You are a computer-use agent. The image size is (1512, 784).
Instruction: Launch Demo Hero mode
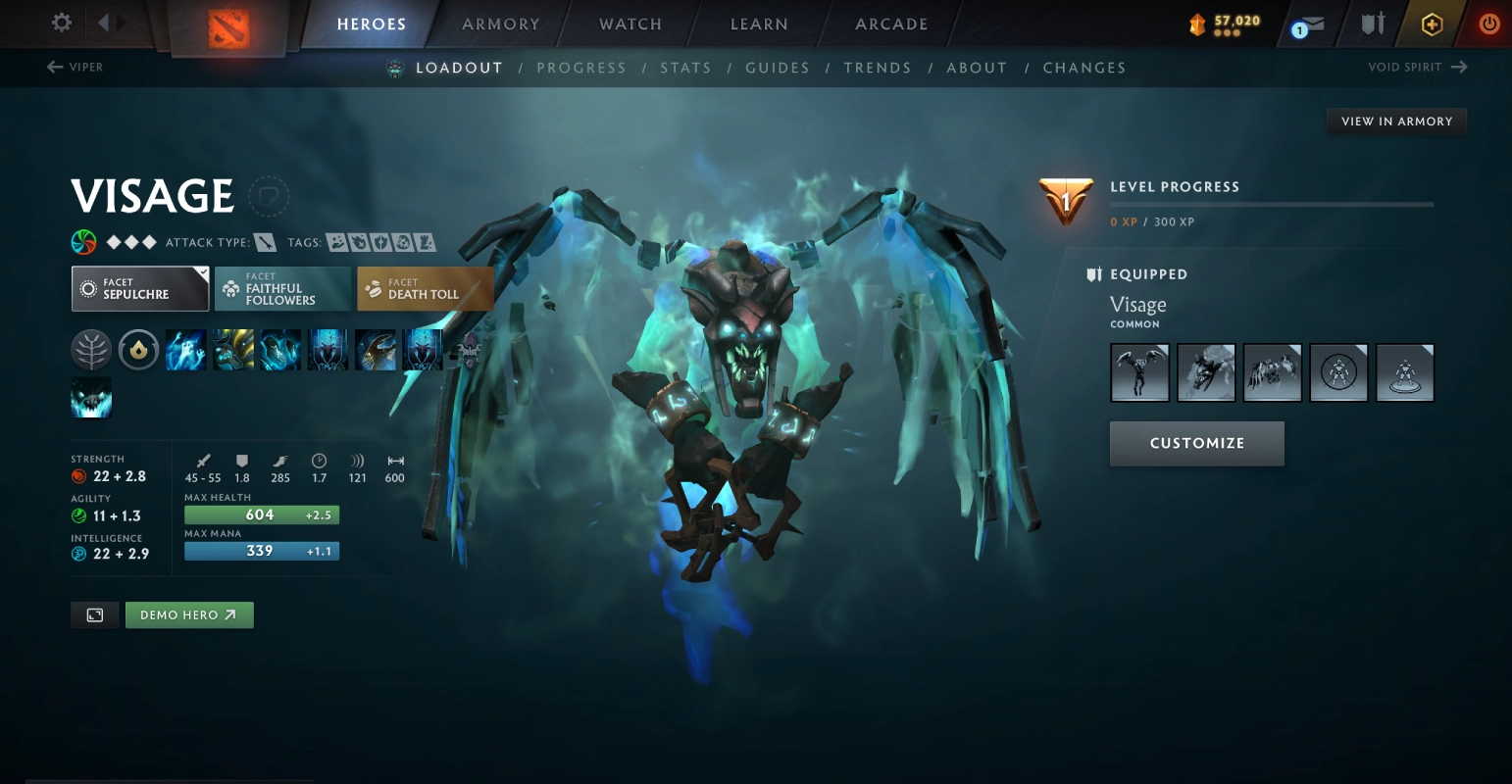tap(189, 614)
